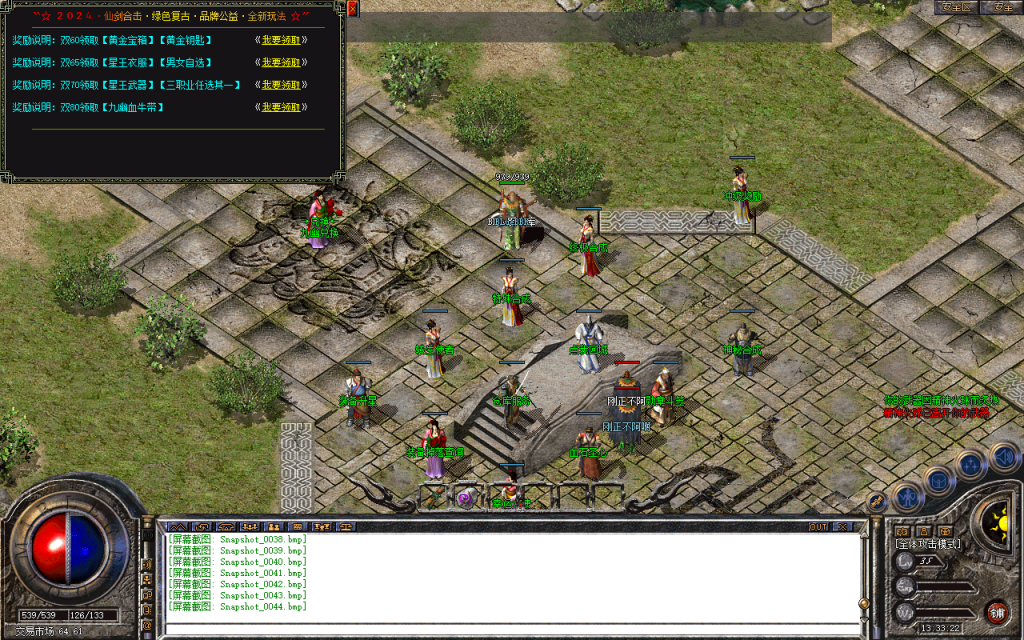Image resolution: width=1024 pixels, height=640 pixels.
Task: Open the skills sparkle round button
Action: pos(970,463)
